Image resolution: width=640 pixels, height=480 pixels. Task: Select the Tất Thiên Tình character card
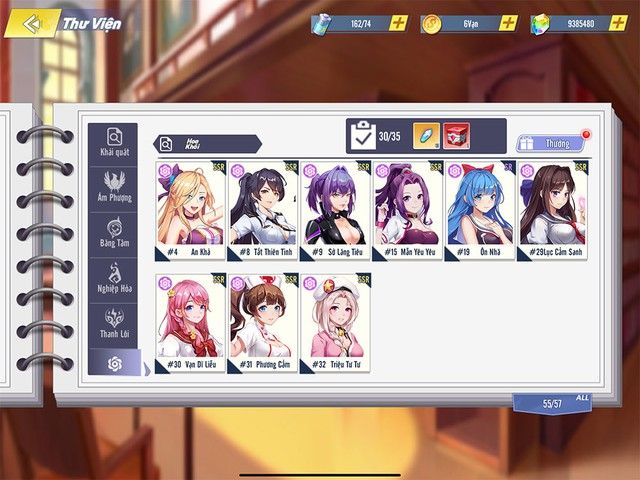coord(263,211)
